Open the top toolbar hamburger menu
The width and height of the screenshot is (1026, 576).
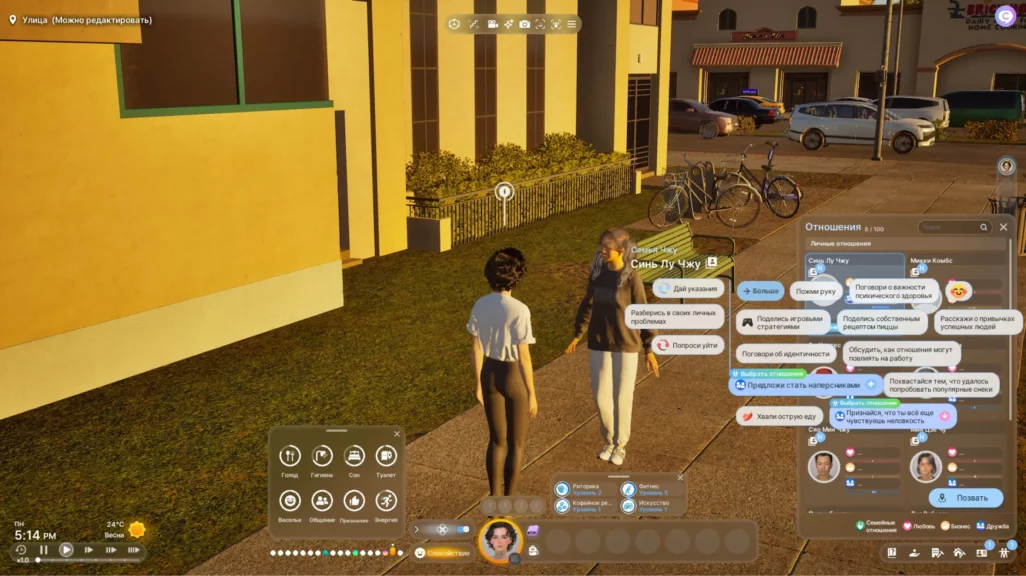[572, 24]
